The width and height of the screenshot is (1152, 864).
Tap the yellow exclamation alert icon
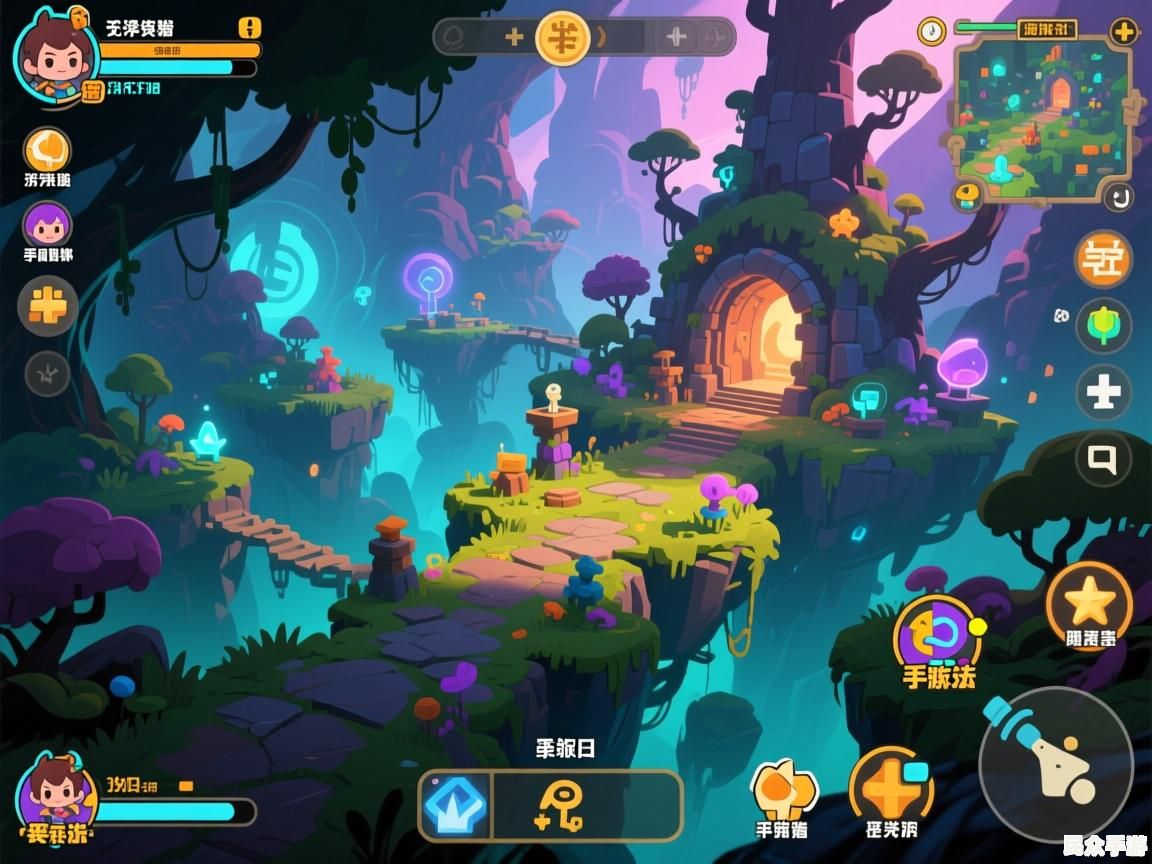(x=250, y=27)
